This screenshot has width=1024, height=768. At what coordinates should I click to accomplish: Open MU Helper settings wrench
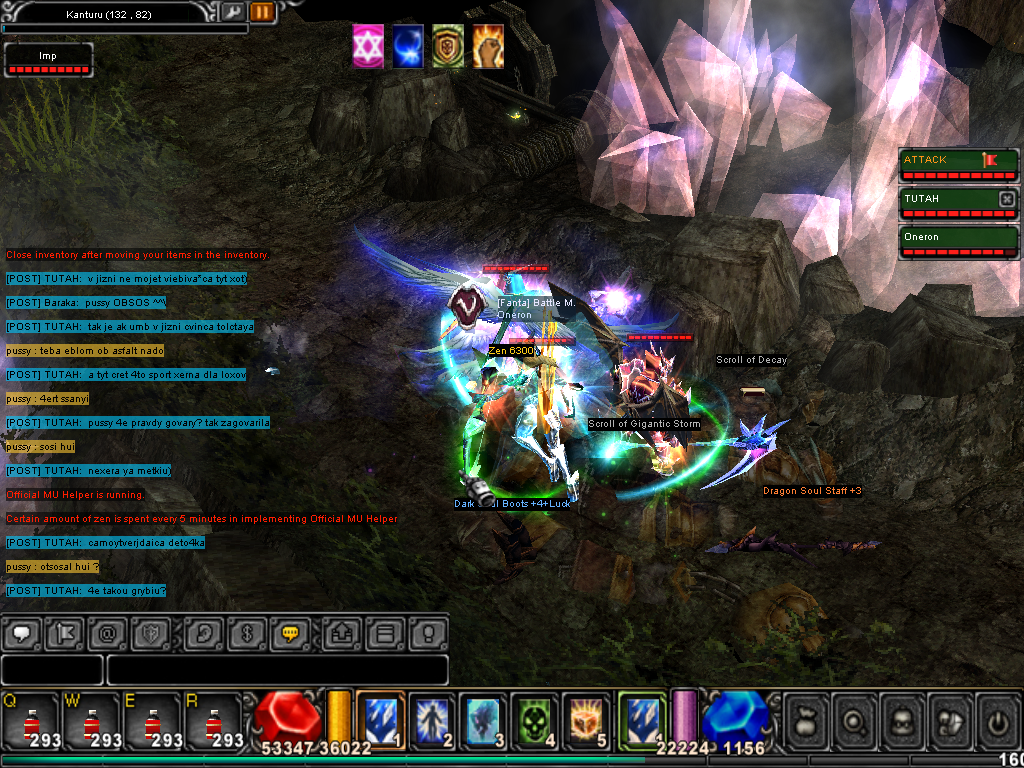point(233,12)
